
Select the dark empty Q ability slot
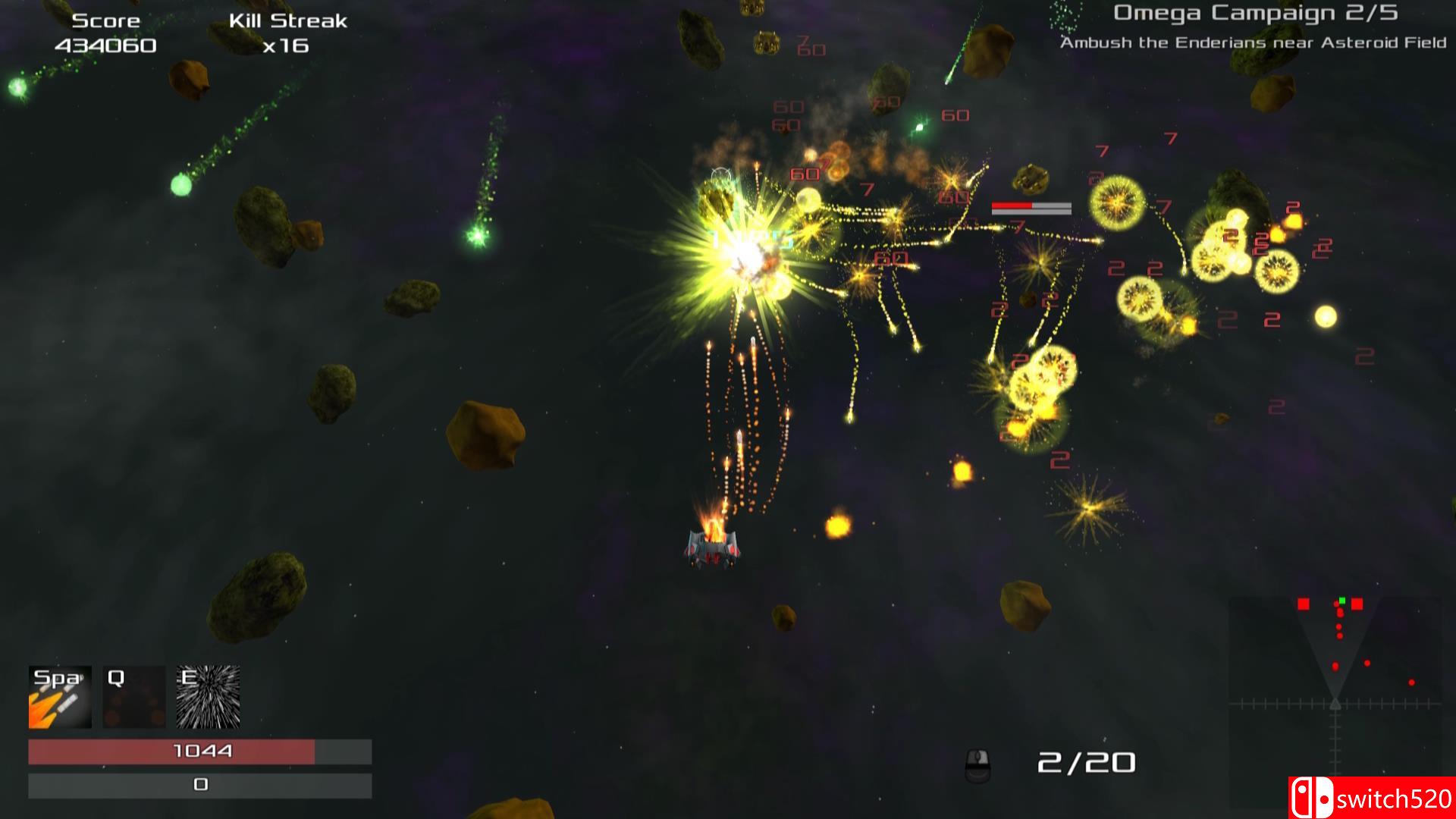tap(134, 697)
